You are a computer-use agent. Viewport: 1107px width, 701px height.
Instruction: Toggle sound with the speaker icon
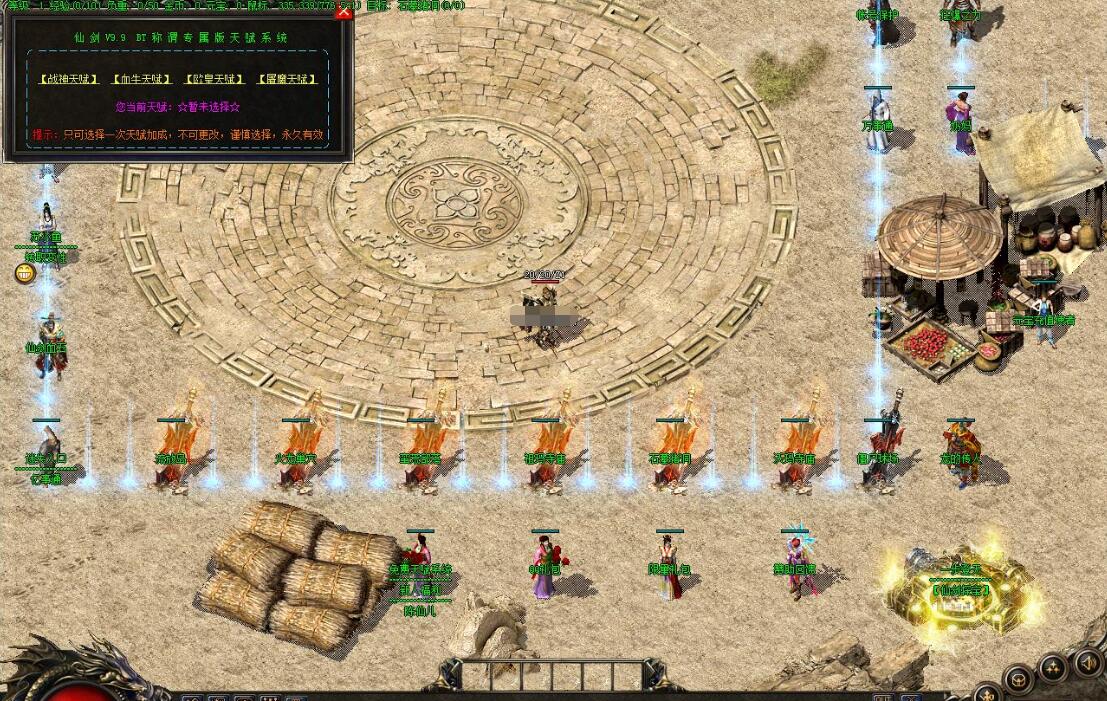point(1088,662)
